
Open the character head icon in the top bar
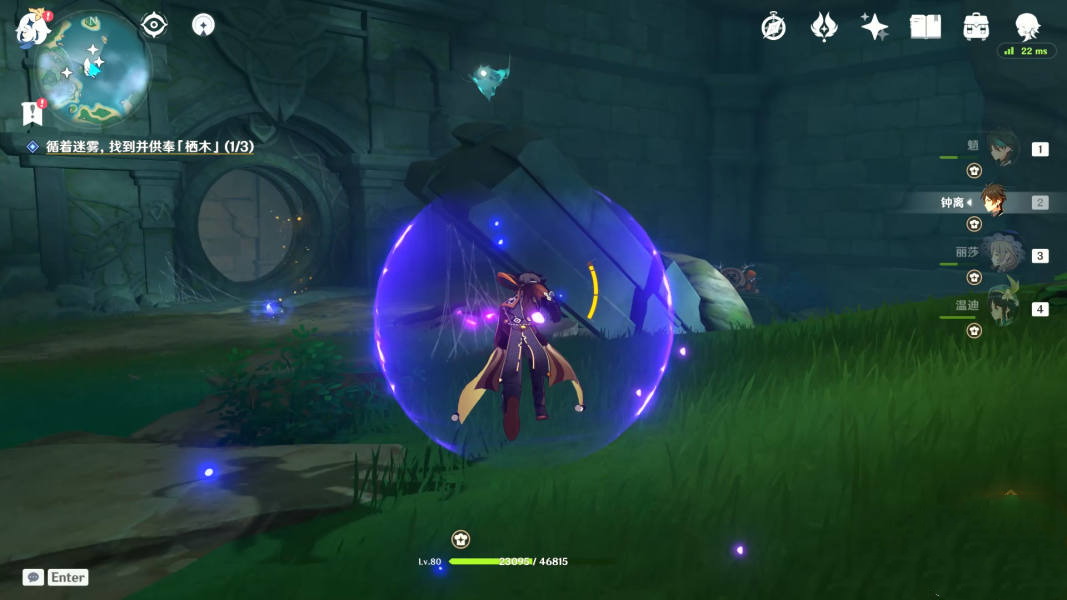click(1027, 27)
